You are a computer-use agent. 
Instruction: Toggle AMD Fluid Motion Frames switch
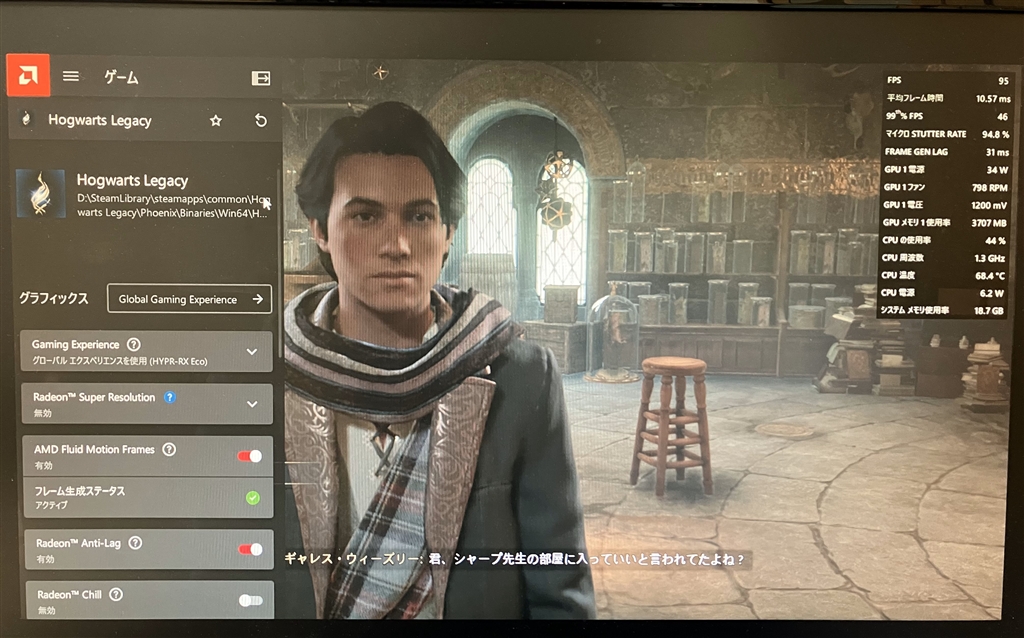point(250,456)
